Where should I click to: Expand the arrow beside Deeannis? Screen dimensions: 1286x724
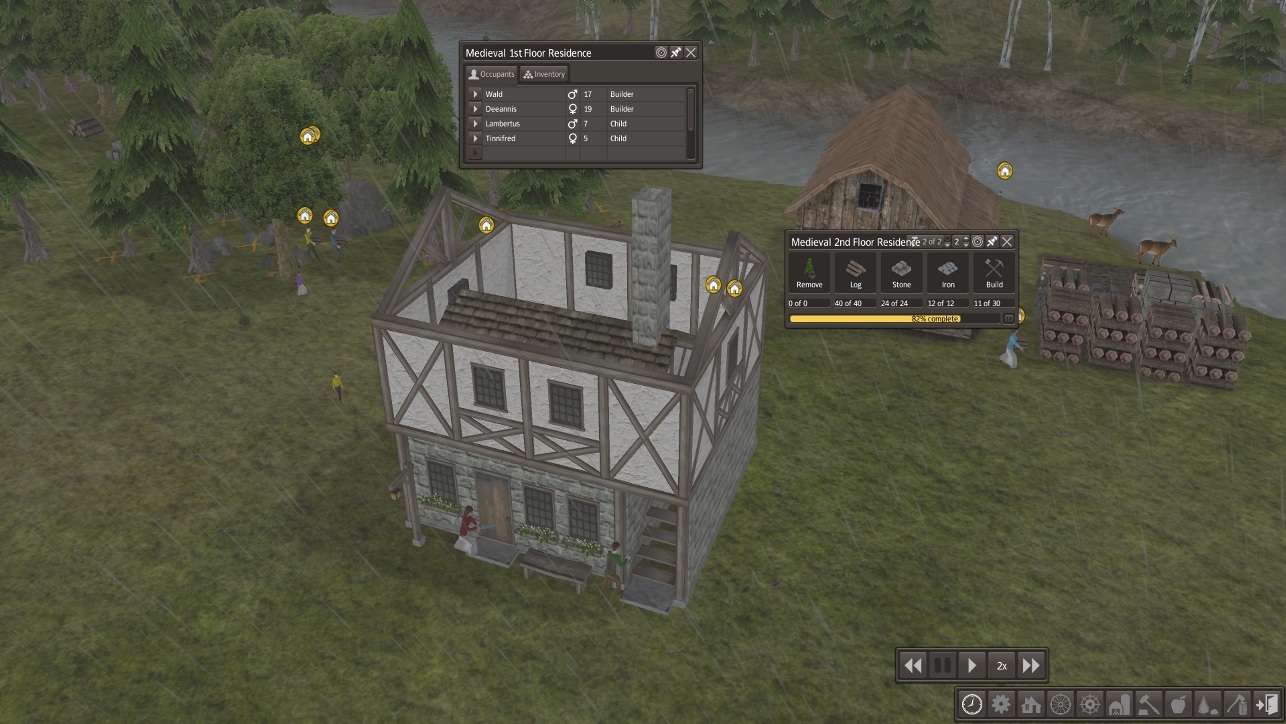click(x=476, y=109)
